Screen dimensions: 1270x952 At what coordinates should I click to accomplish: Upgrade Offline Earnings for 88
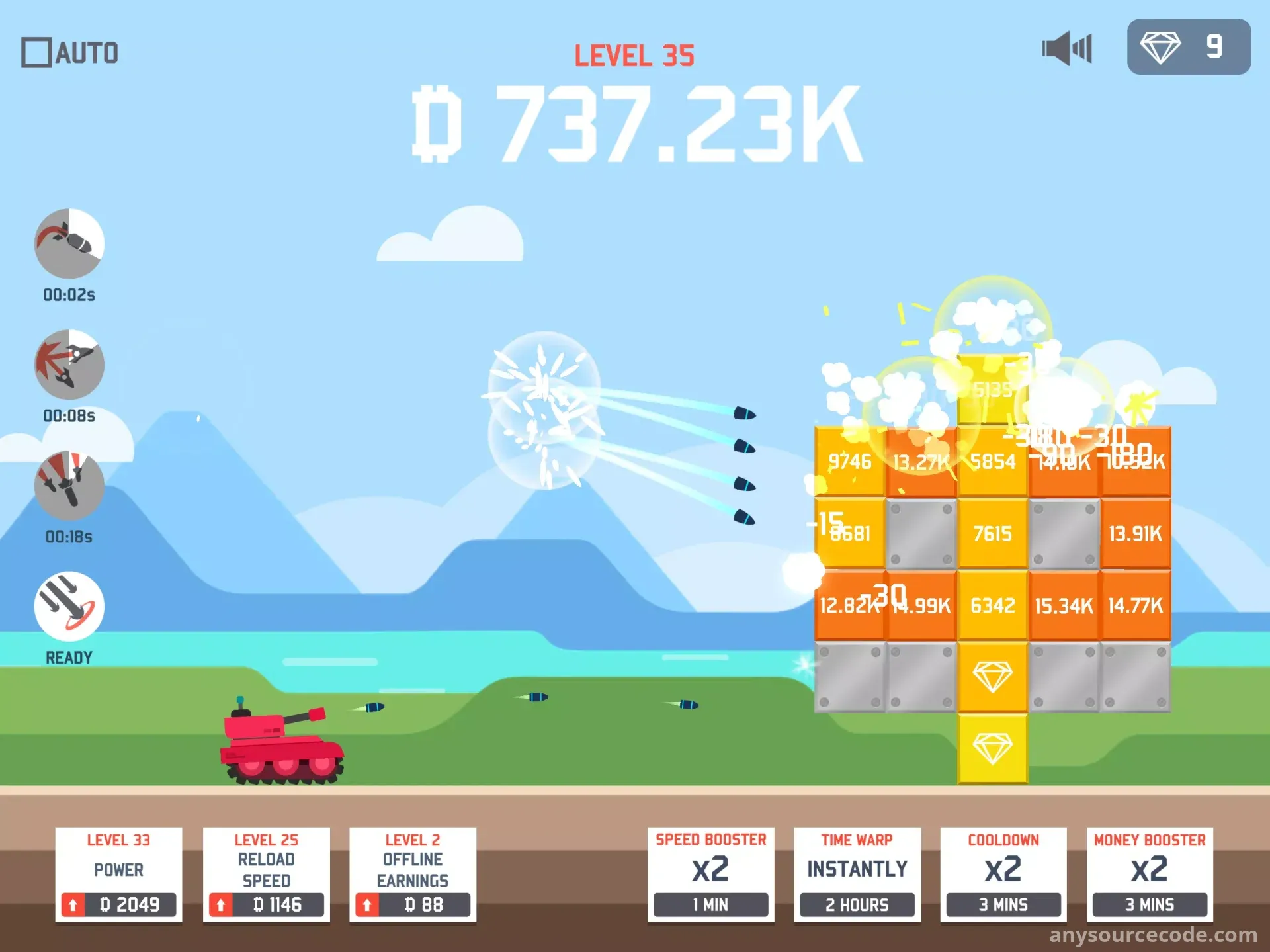(x=413, y=904)
